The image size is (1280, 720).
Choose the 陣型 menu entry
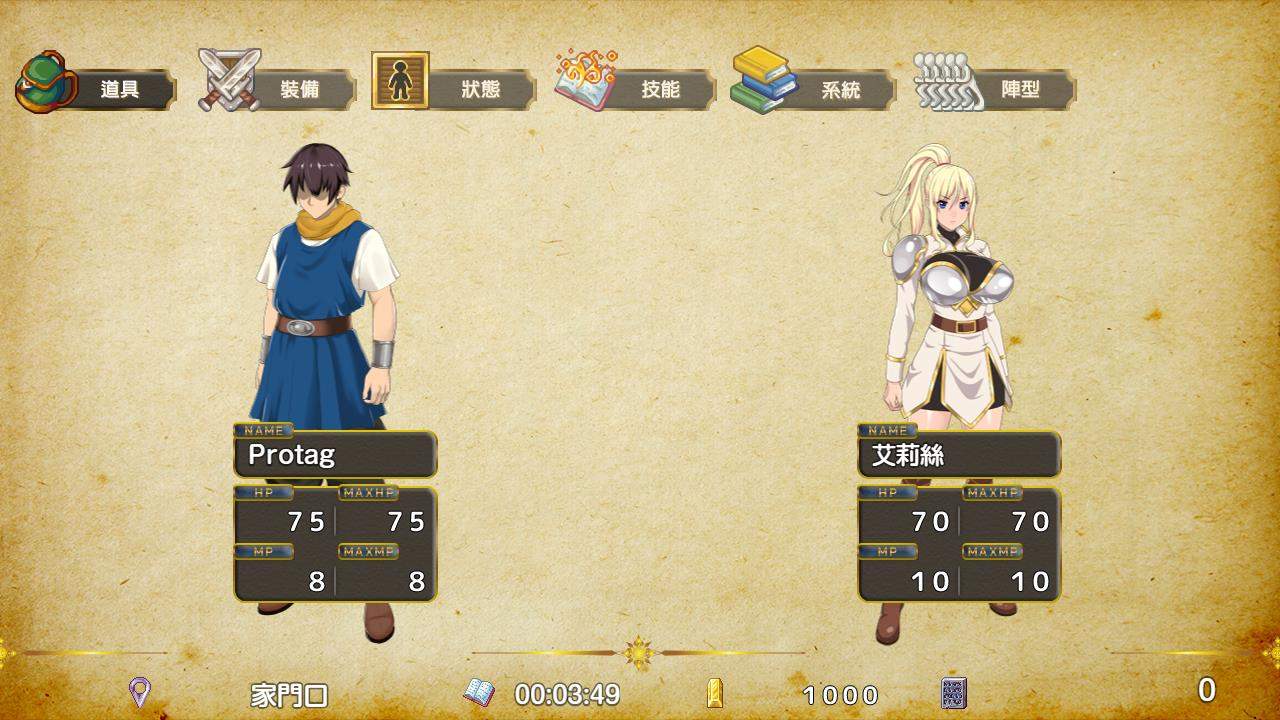[x=1022, y=90]
